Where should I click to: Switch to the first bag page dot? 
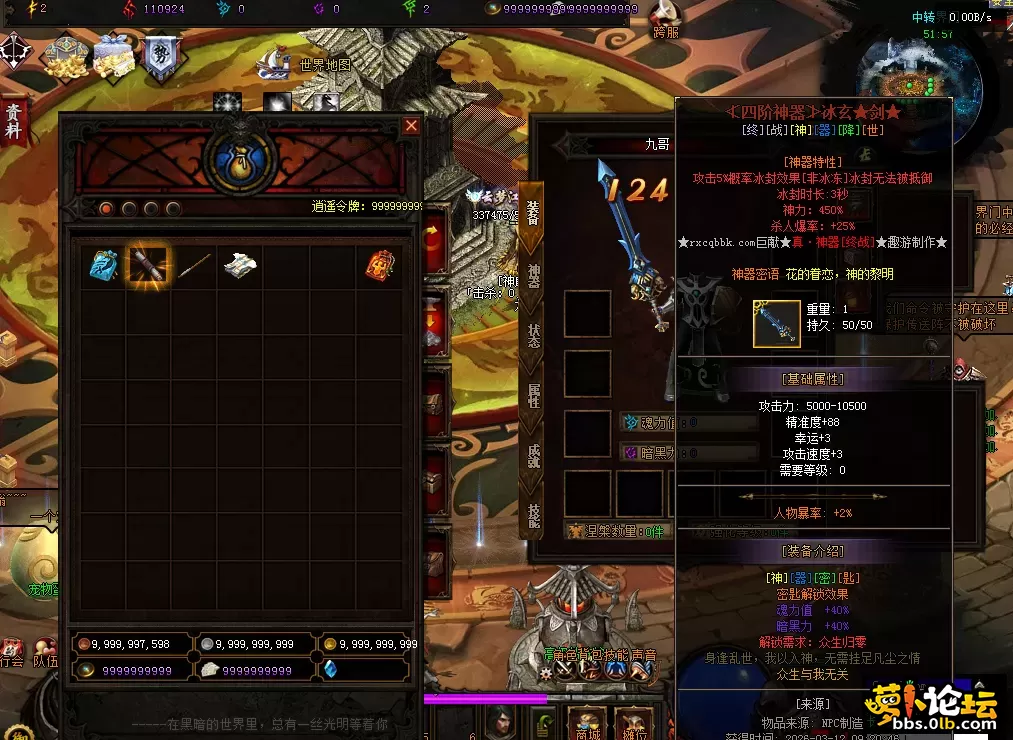tap(105, 209)
